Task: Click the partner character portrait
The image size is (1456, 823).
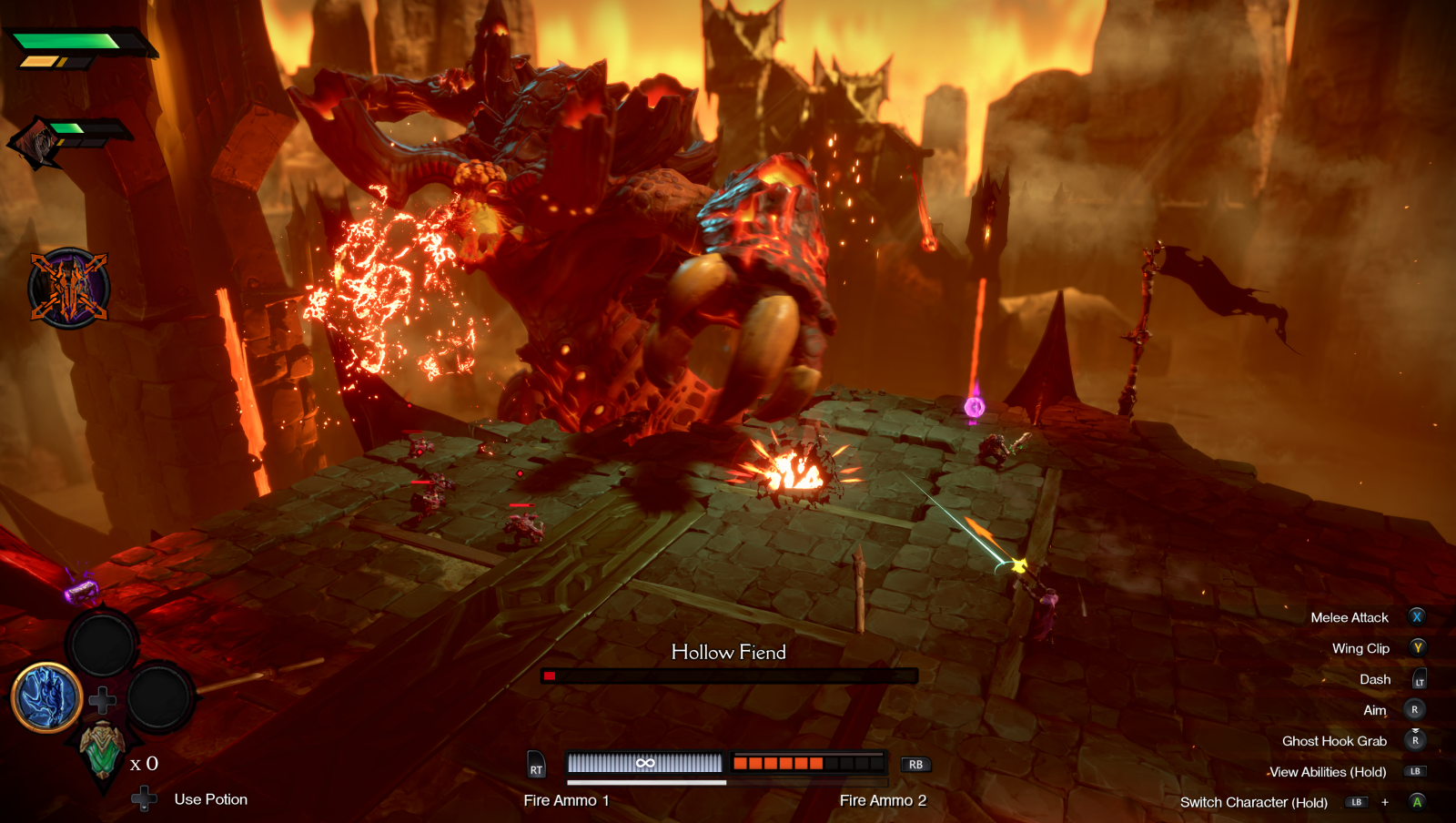Action: tap(36, 143)
